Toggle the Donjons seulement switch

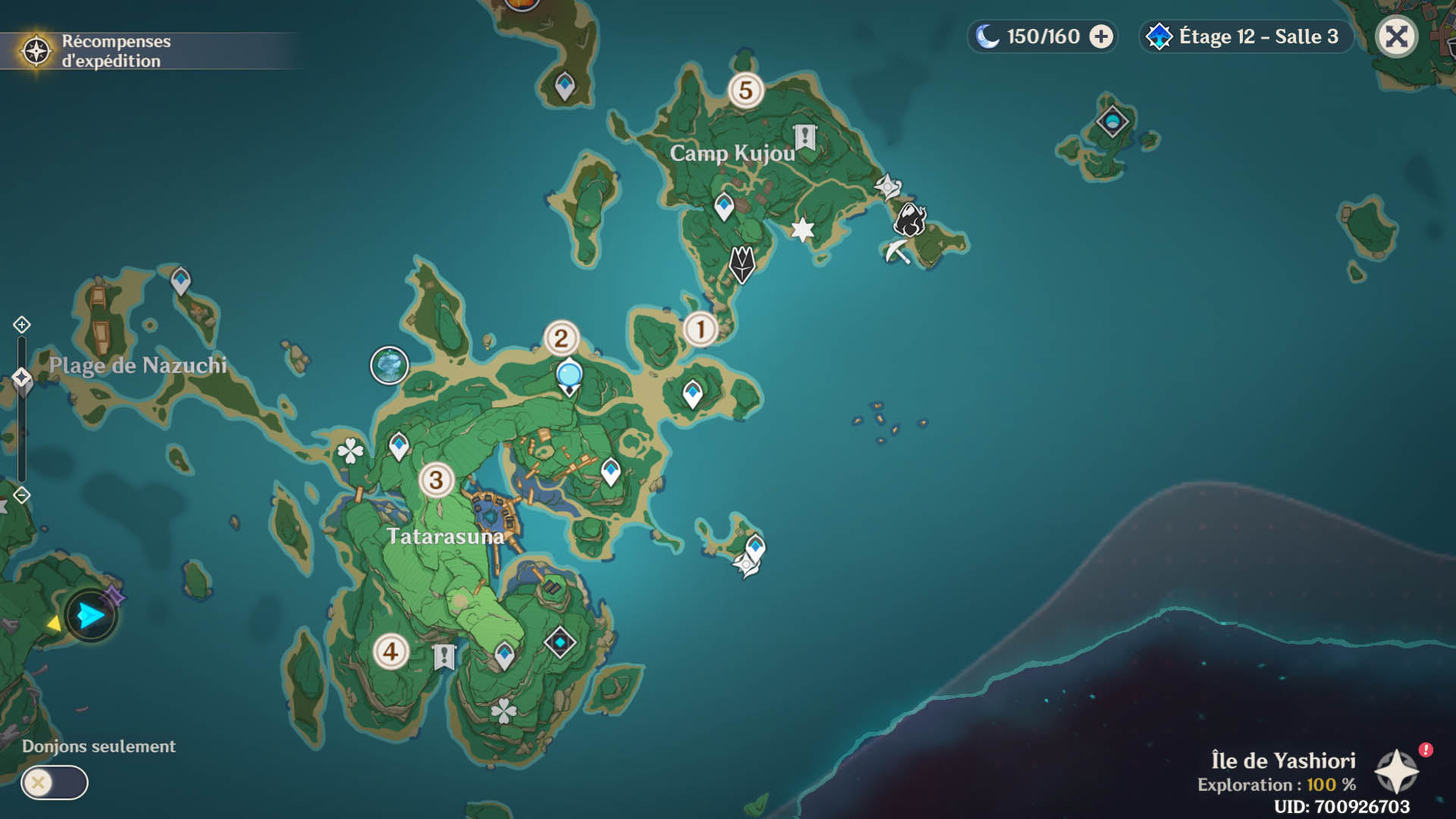[55, 783]
